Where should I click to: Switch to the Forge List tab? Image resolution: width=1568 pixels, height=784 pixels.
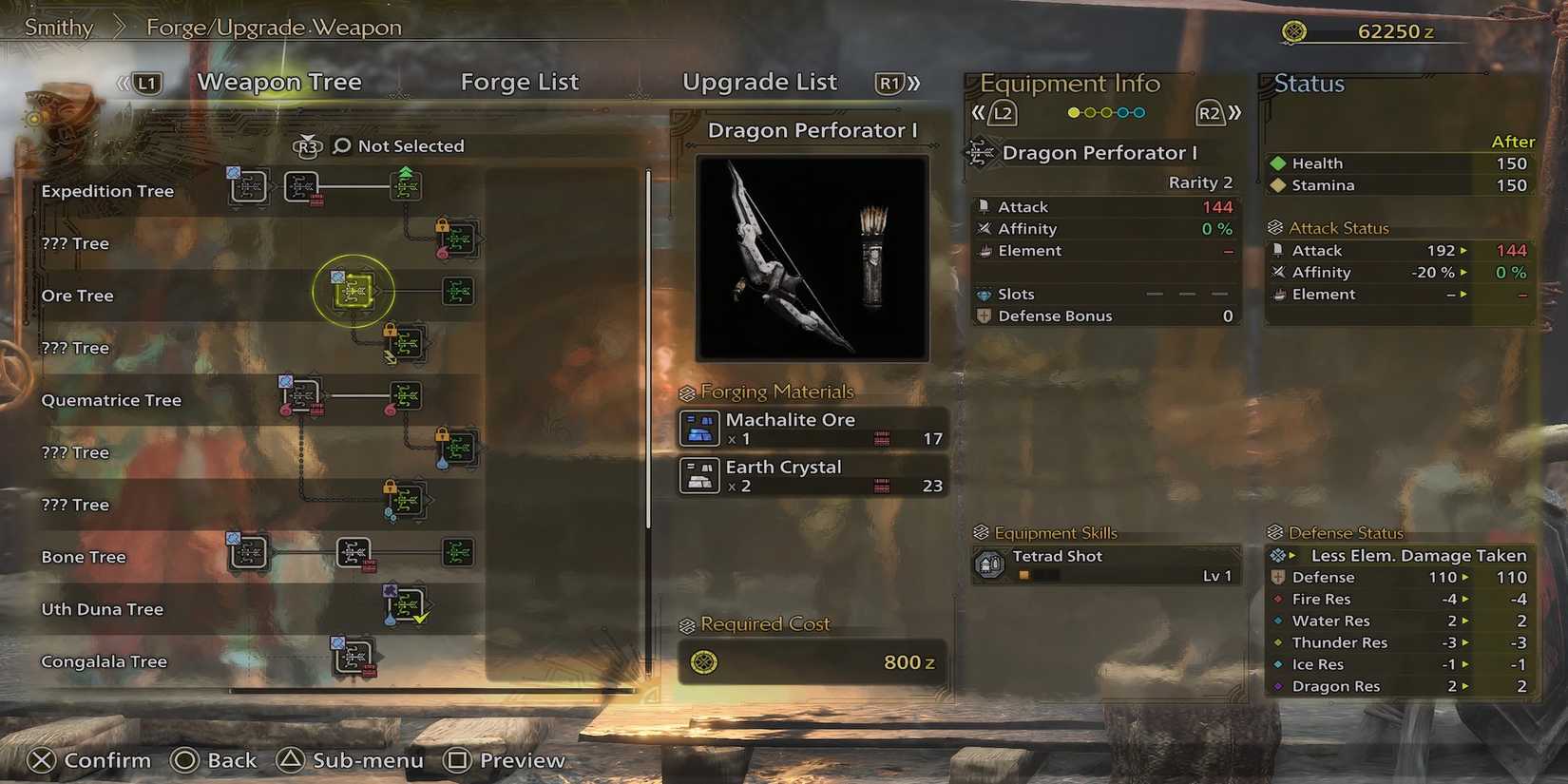pos(520,82)
